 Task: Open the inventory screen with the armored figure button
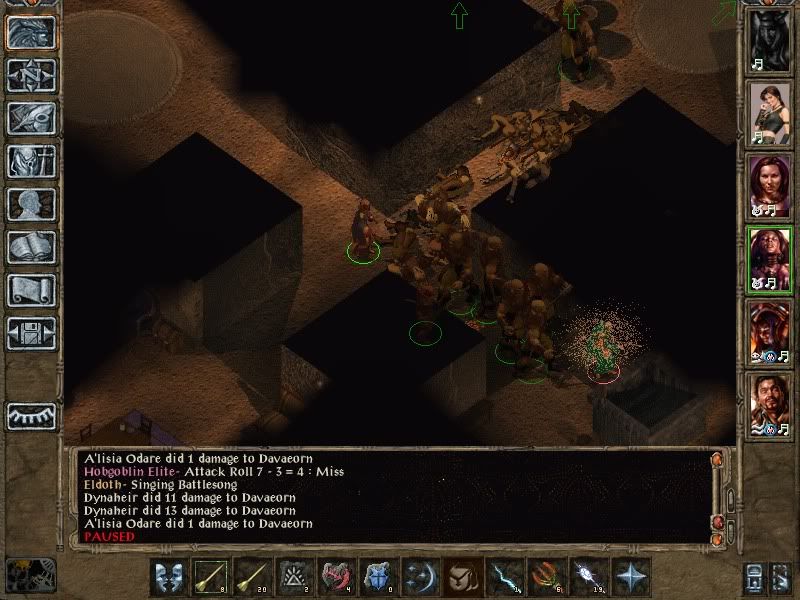pos(31,161)
